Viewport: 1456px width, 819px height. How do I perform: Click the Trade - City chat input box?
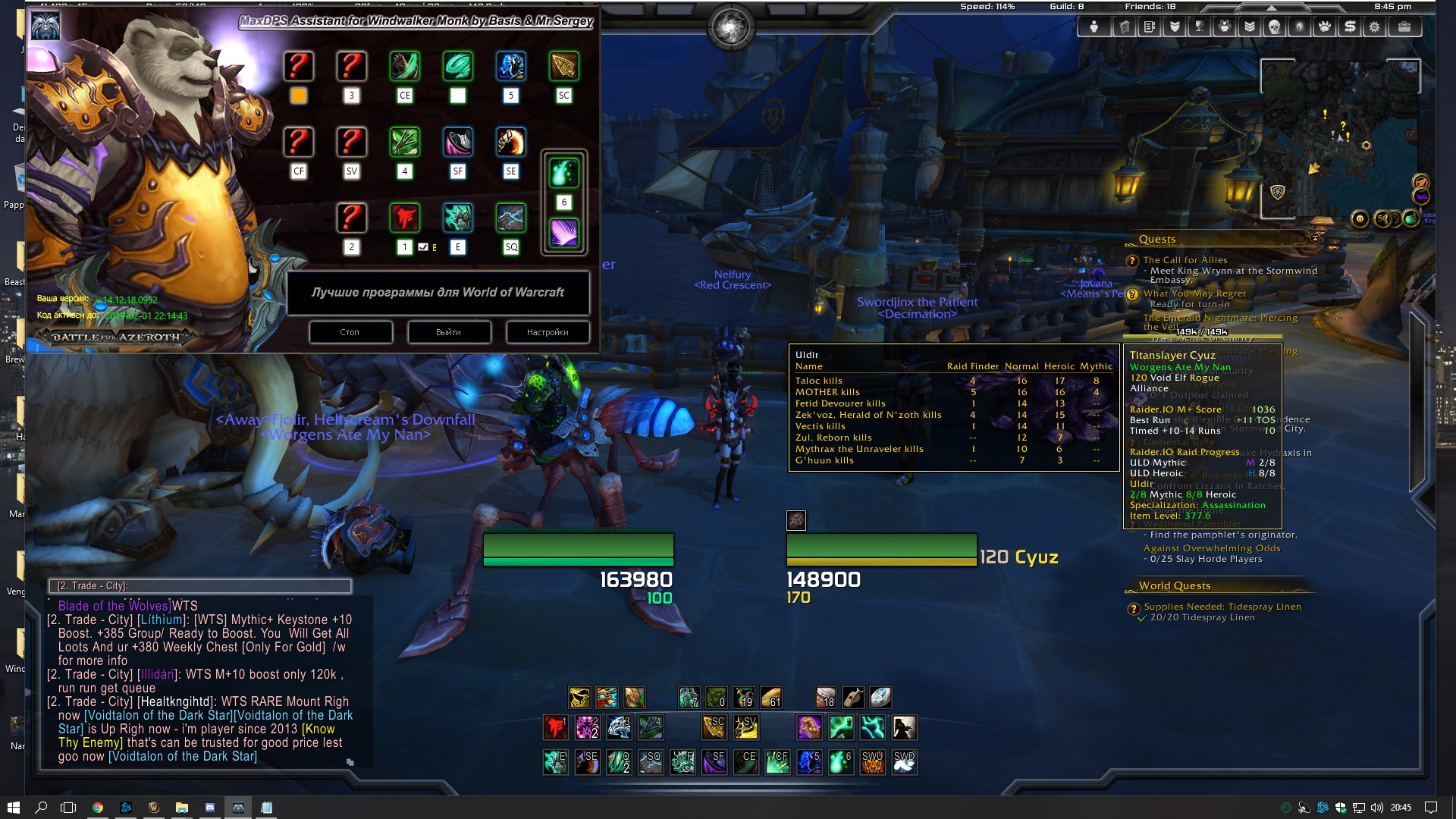click(200, 585)
